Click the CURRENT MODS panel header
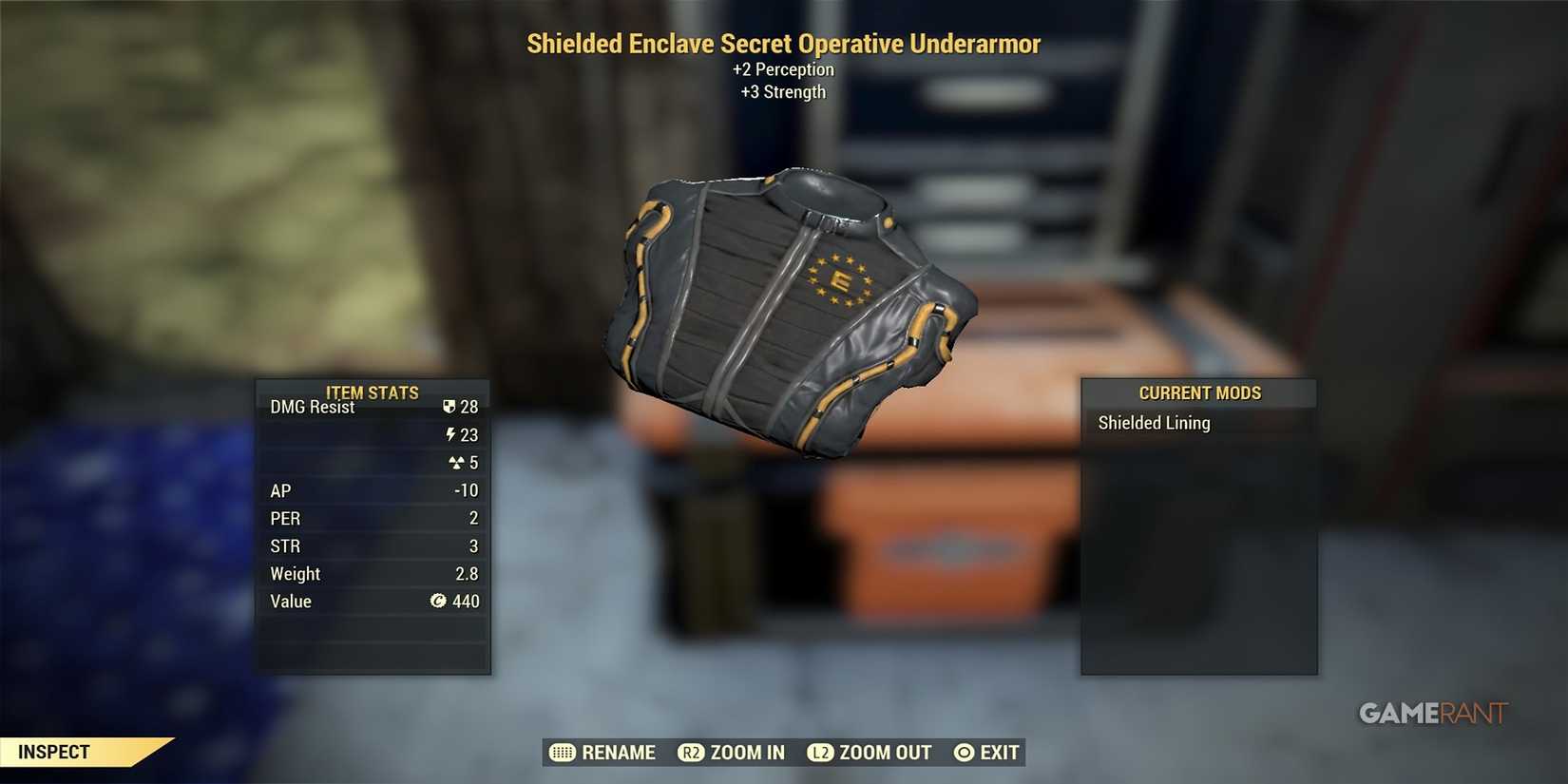The image size is (1568, 784). (x=1199, y=392)
